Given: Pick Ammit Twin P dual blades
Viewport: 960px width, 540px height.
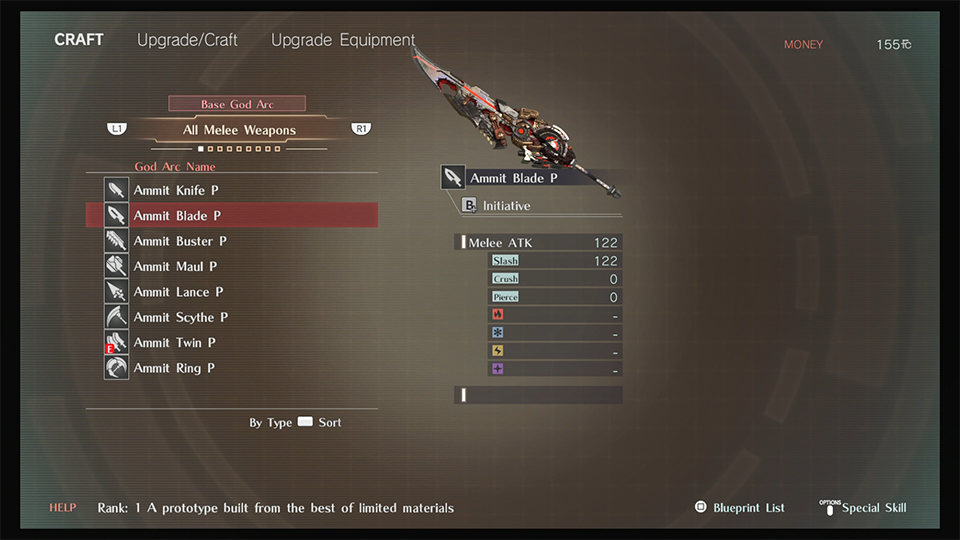Looking at the screenshot, I should [x=174, y=342].
